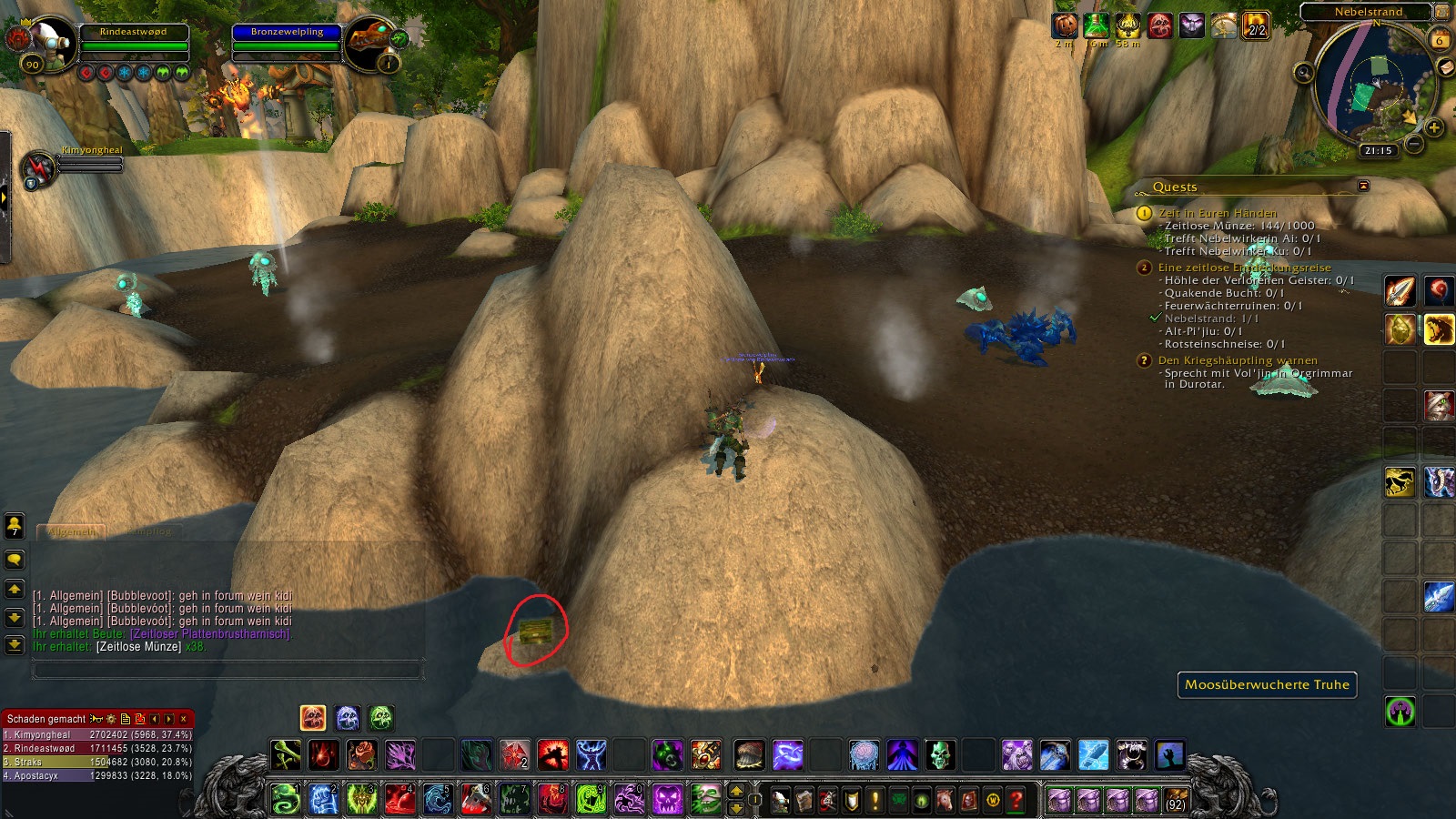Open the world map button beside Nebelstrand
Screen dimensions: 1456x819
pyautogui.click(x=1441, y=12)
